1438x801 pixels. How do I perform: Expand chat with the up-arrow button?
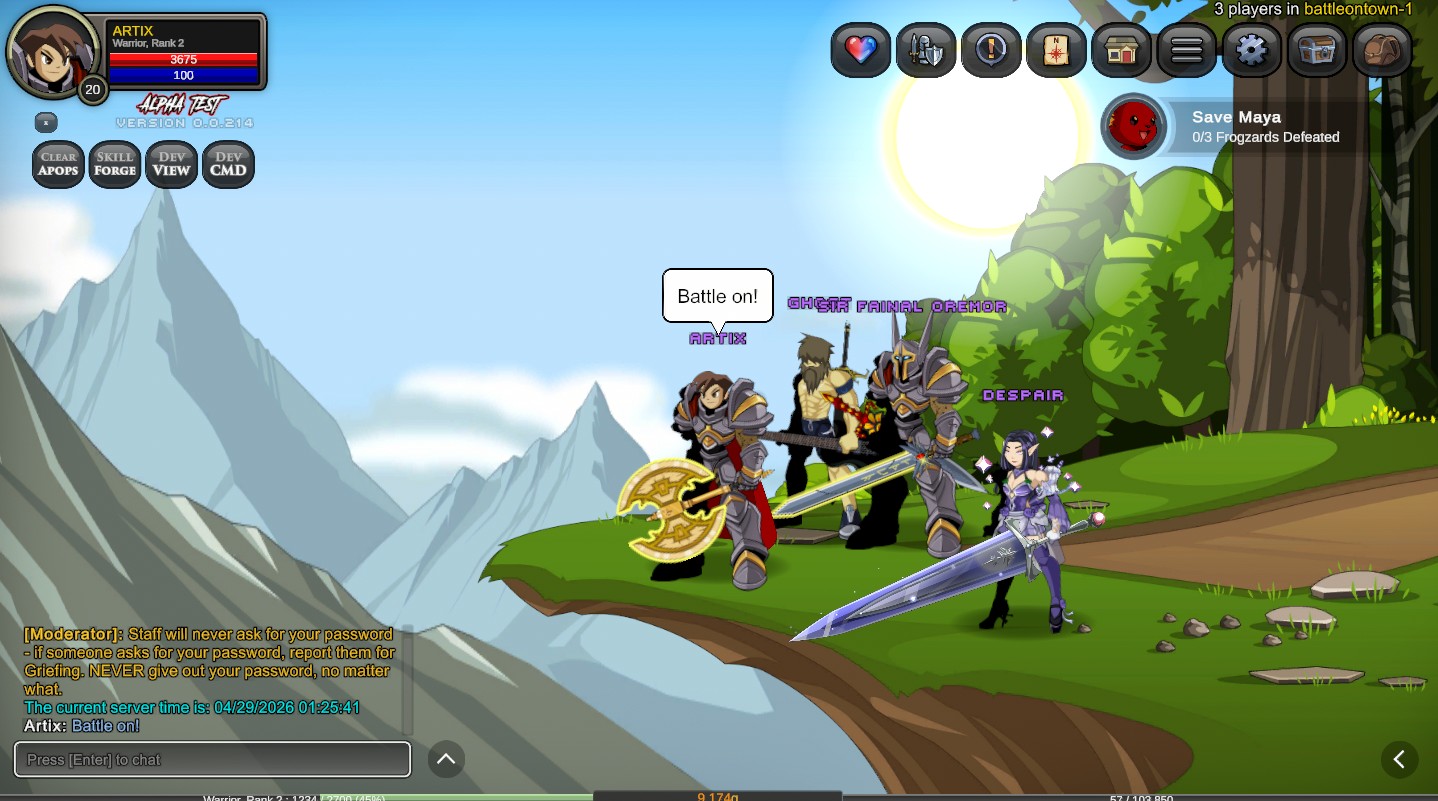click(446, 759)
